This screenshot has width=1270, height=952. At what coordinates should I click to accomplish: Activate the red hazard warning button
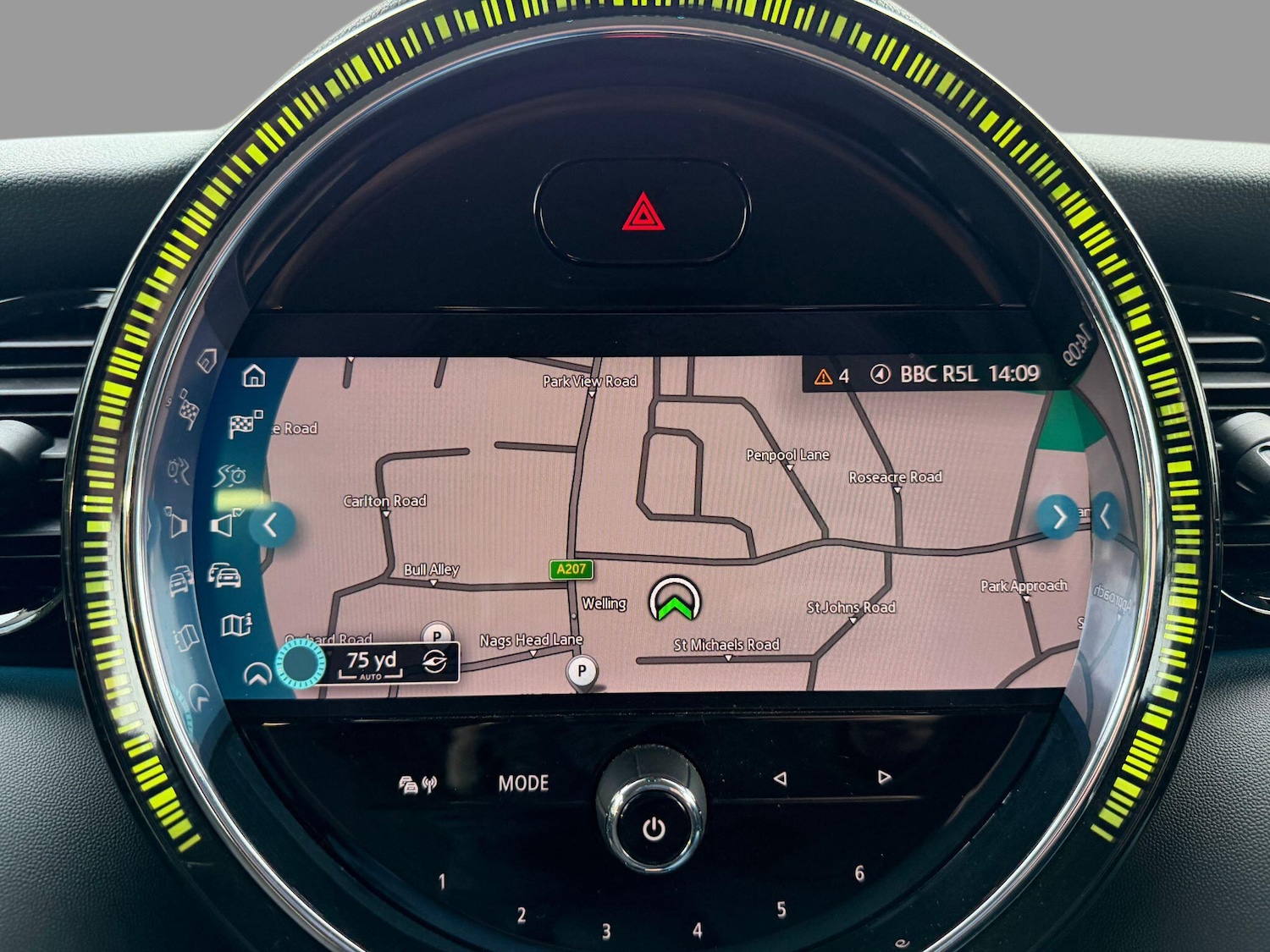pyautogui.click(x=643, y=212)
